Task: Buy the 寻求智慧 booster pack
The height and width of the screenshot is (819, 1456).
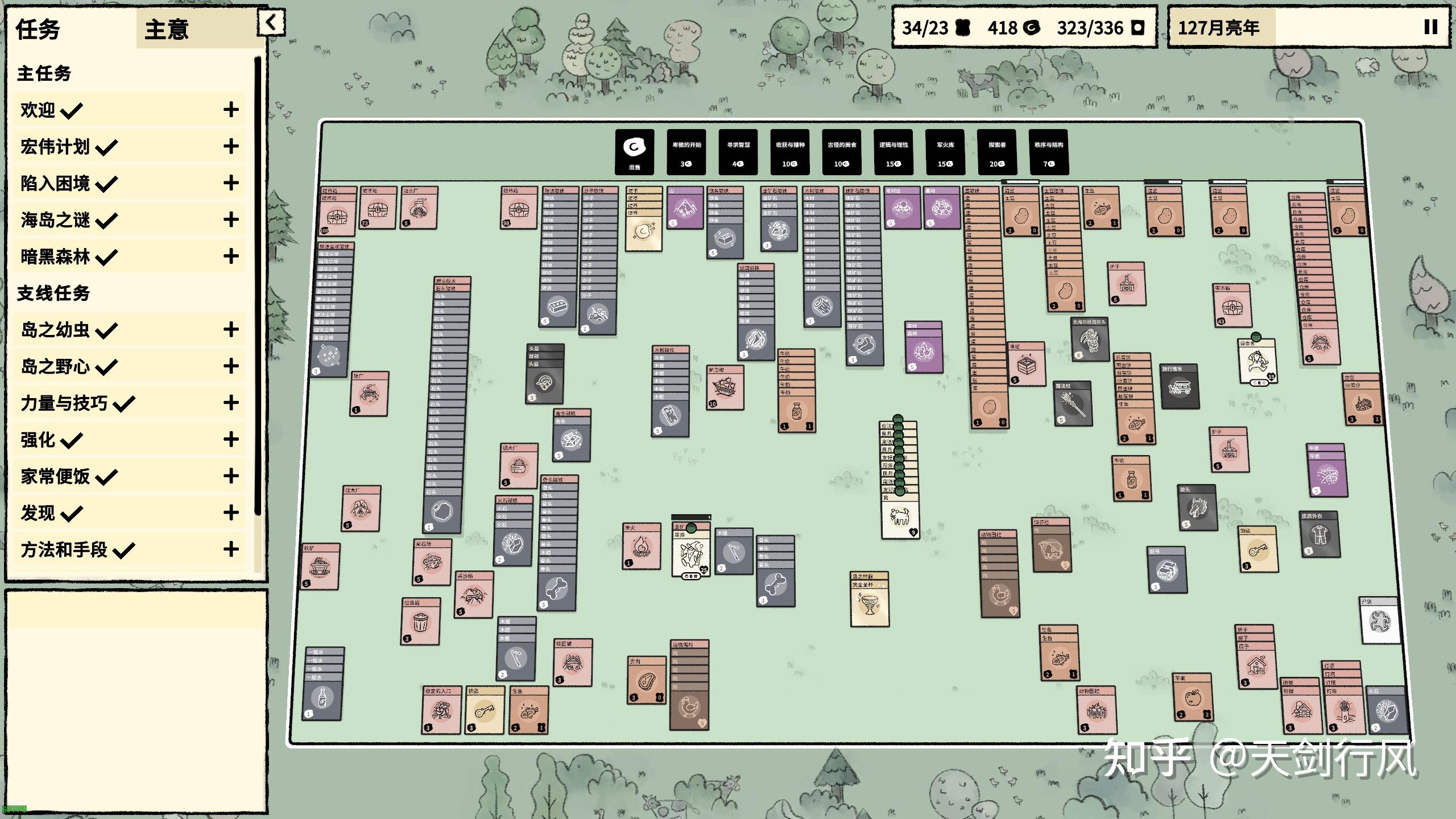Action: pos(738,152)
